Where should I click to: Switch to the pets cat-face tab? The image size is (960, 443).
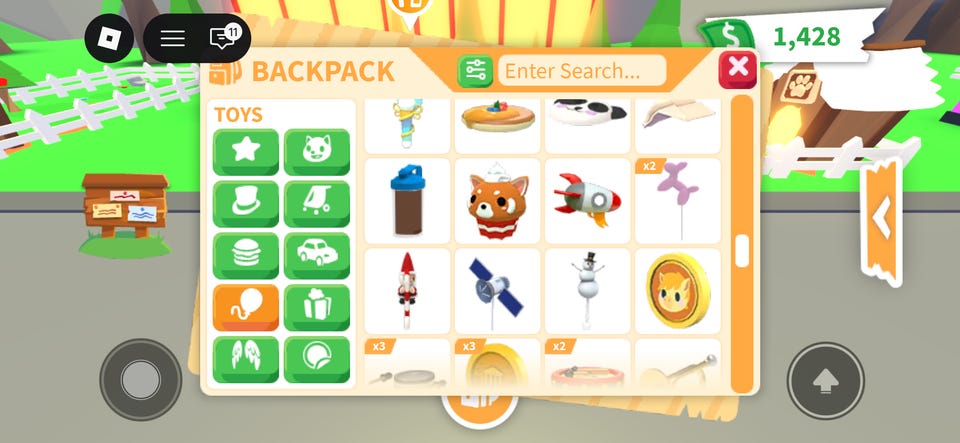[x=317, y=152]
